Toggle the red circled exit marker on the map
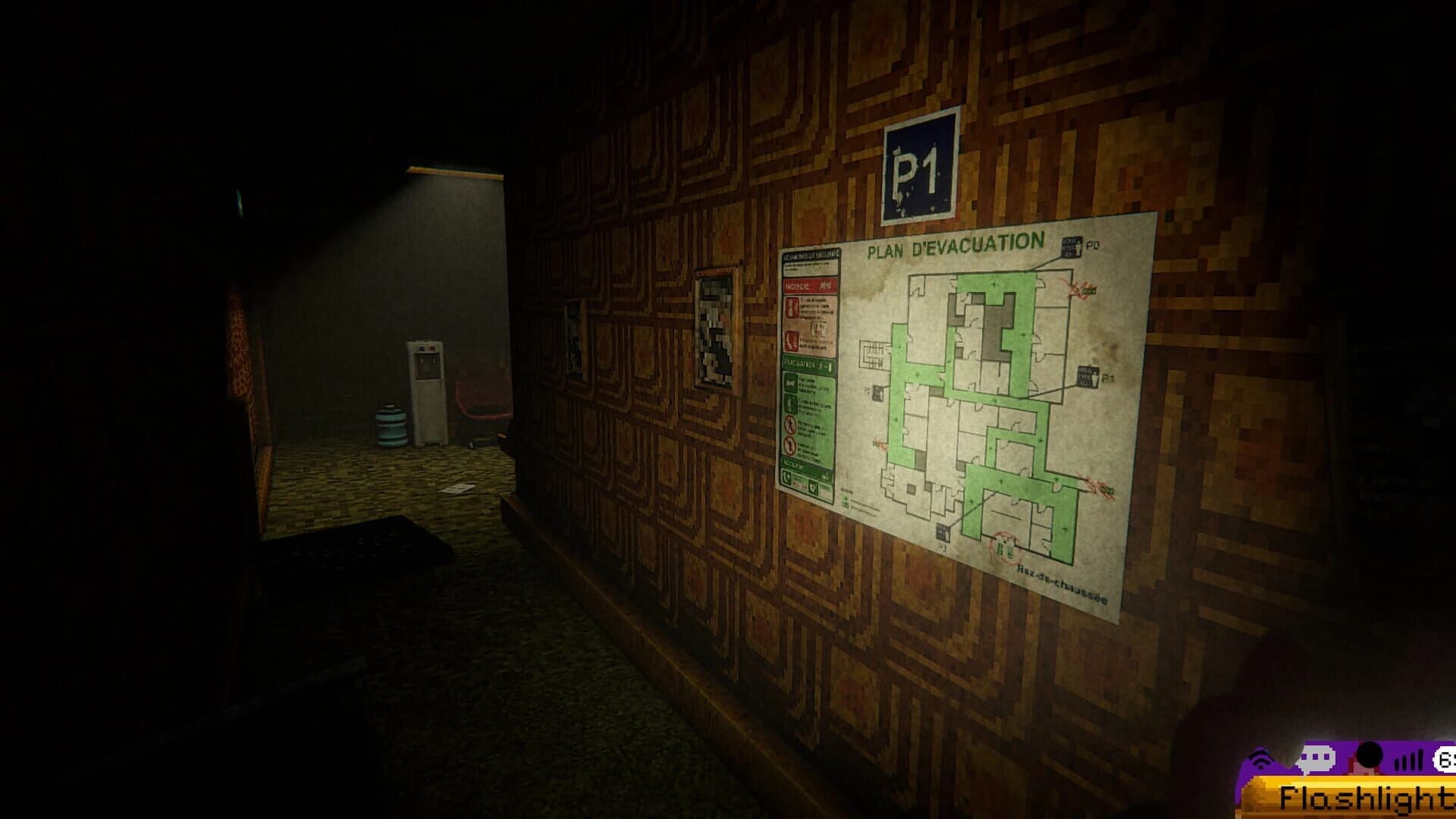 pyautogui.click(x=1080, y=289)
